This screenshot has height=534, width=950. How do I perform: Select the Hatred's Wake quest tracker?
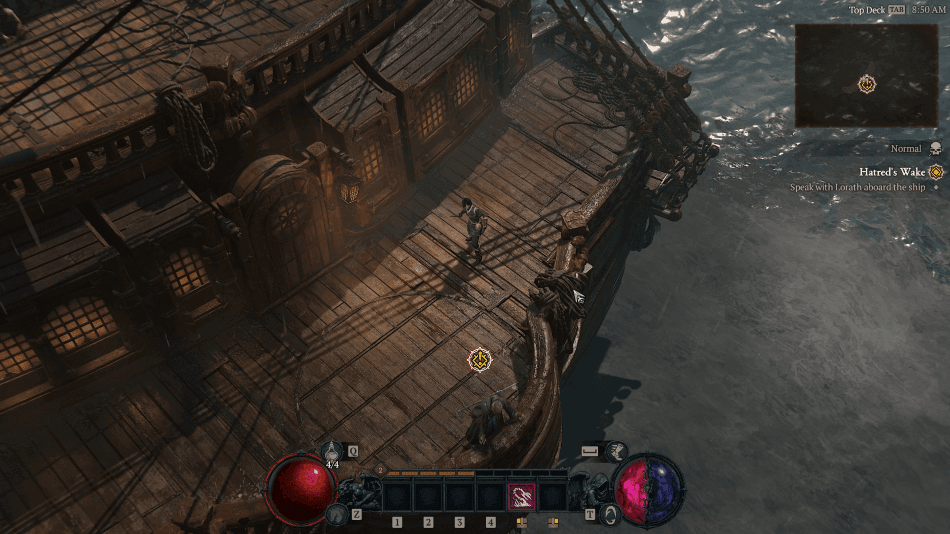[892, 172]
